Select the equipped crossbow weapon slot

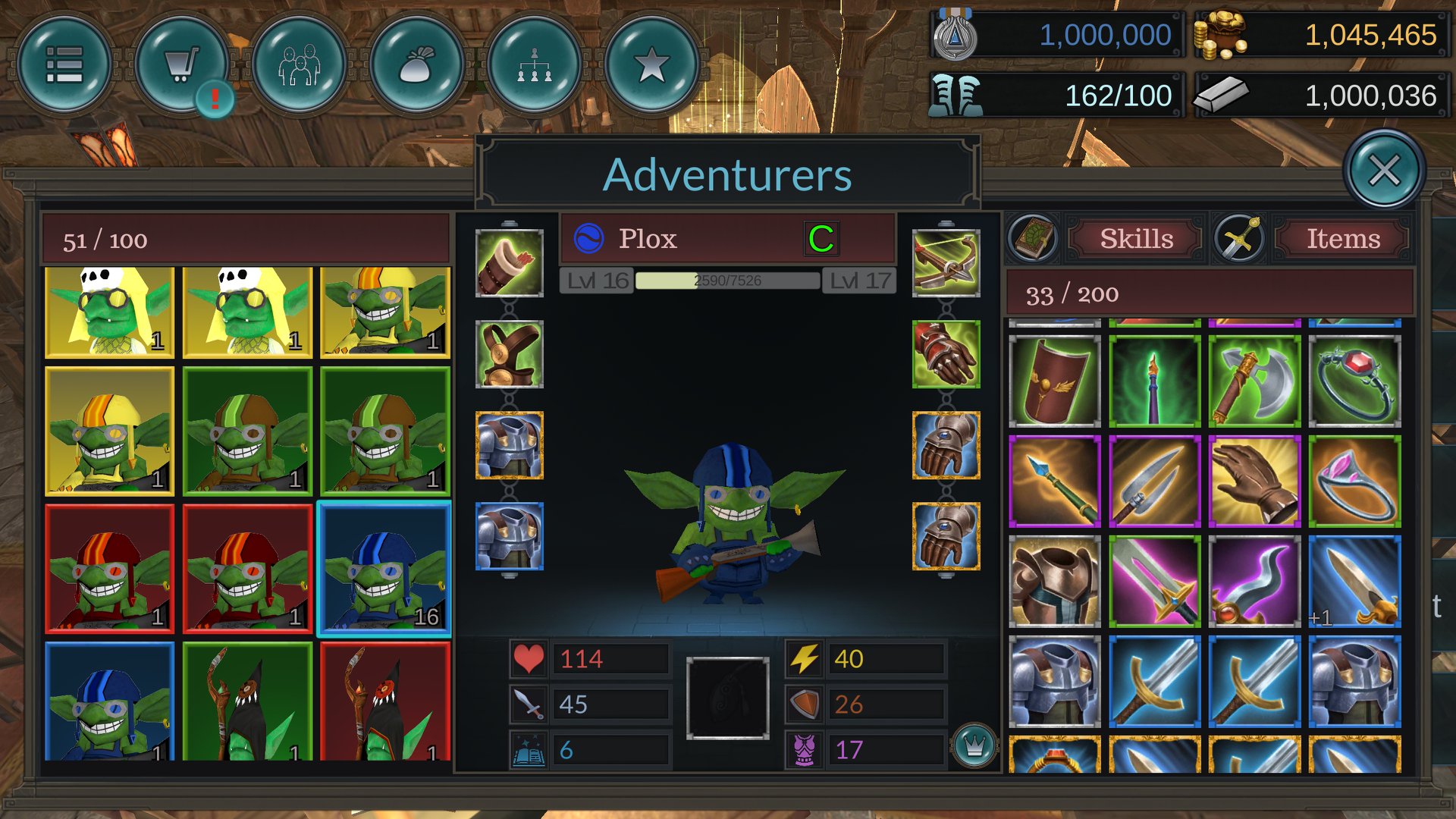pyautogui.click(x=946, y=263)
